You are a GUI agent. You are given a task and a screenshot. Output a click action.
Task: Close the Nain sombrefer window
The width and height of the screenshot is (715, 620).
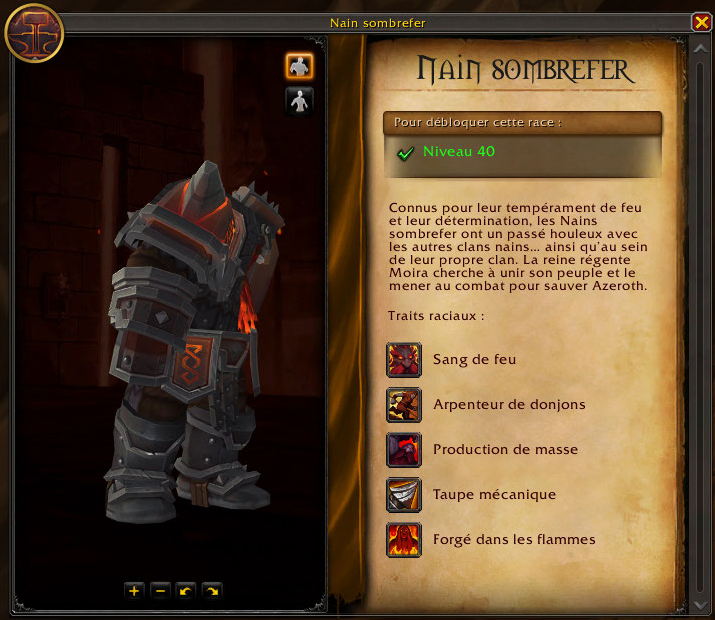click(x=700, y=22)
